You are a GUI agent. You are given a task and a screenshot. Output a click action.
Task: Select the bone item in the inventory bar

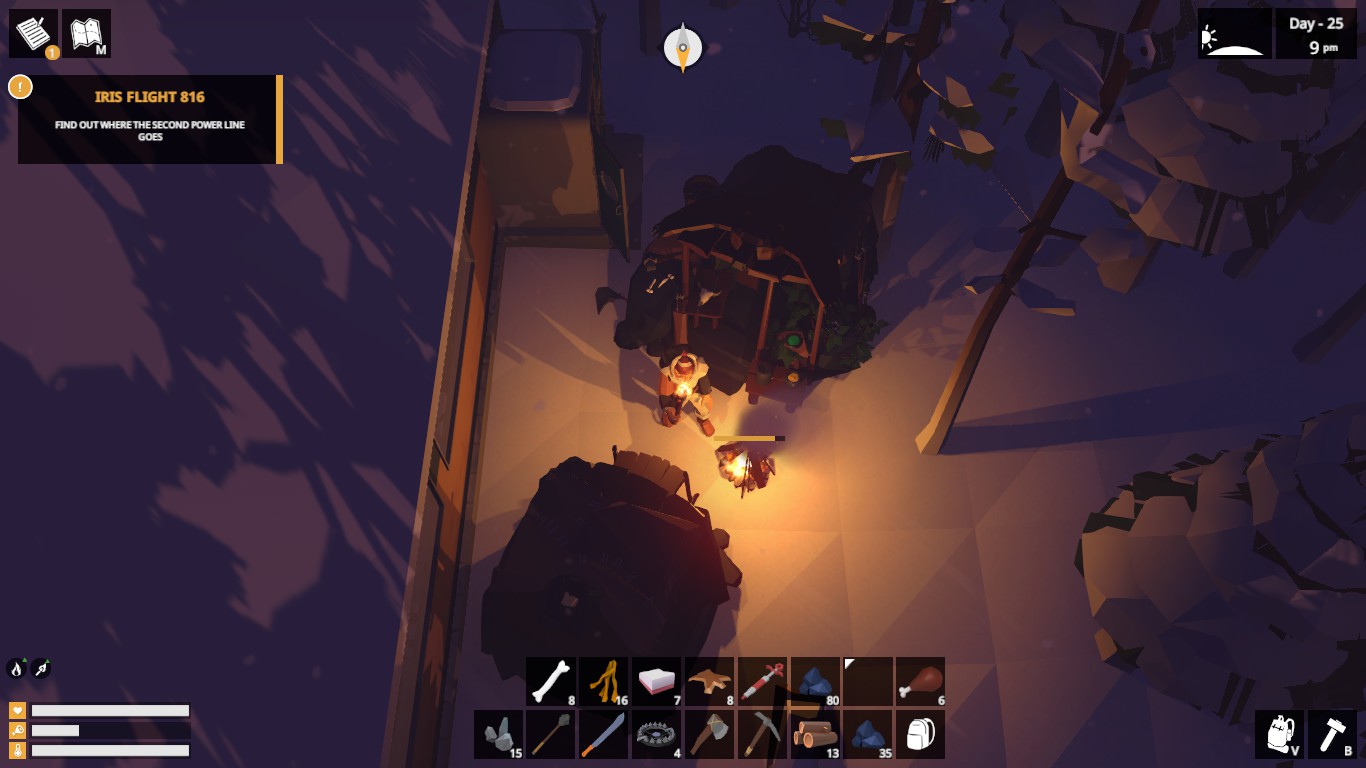coord(551,681)
